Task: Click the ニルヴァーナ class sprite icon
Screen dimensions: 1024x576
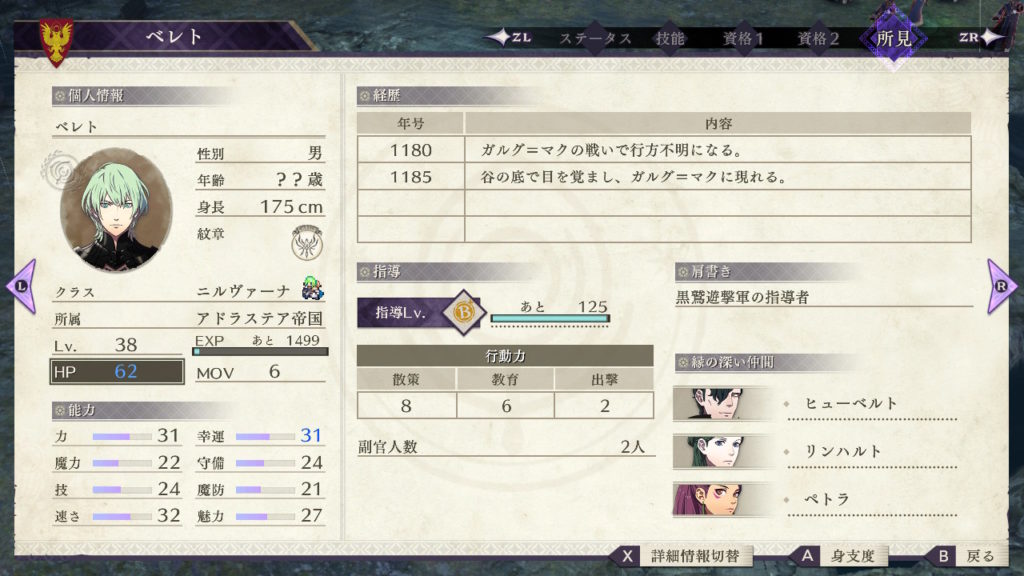Action: coord(312,291)
